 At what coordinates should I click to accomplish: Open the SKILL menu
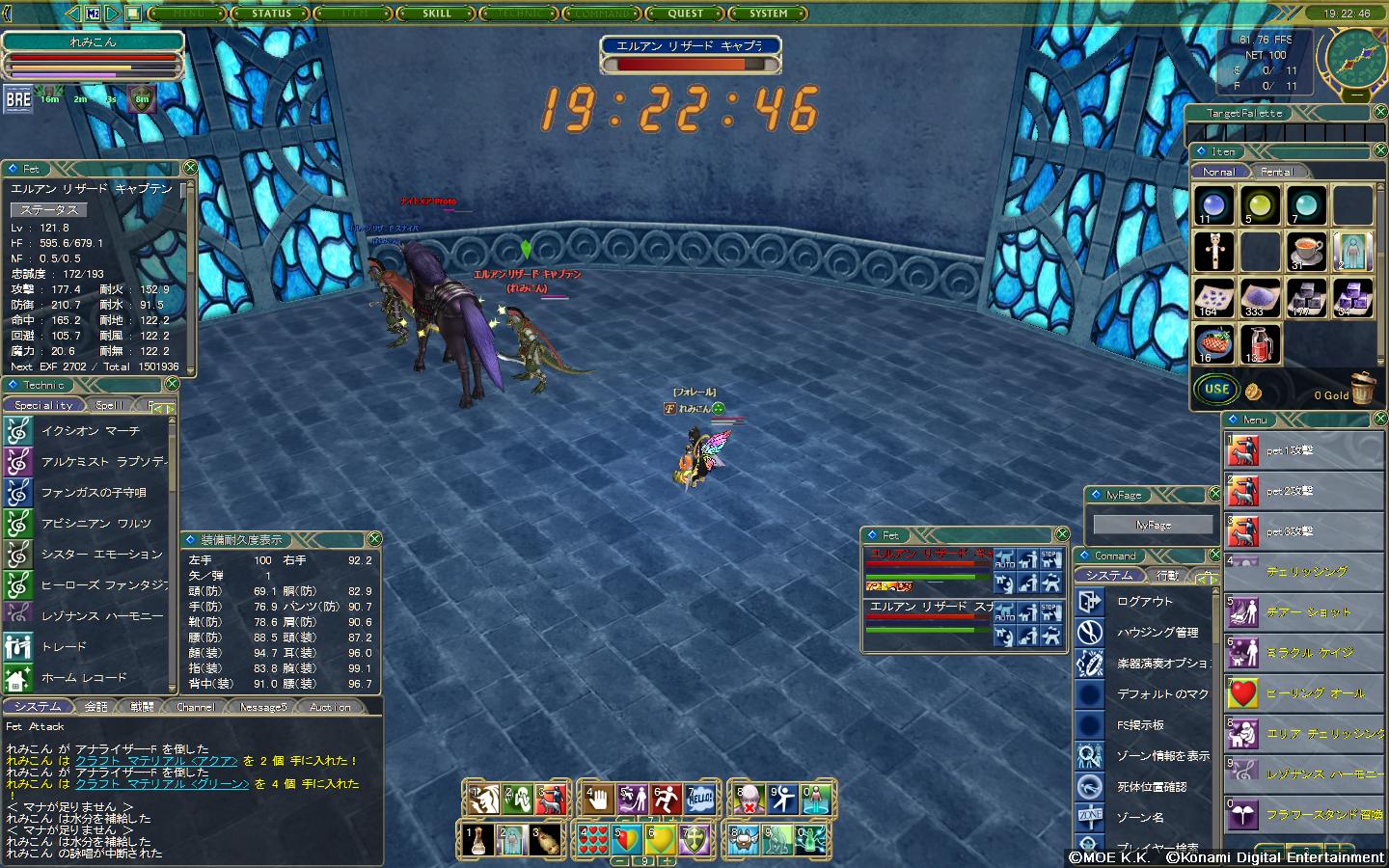437,14
